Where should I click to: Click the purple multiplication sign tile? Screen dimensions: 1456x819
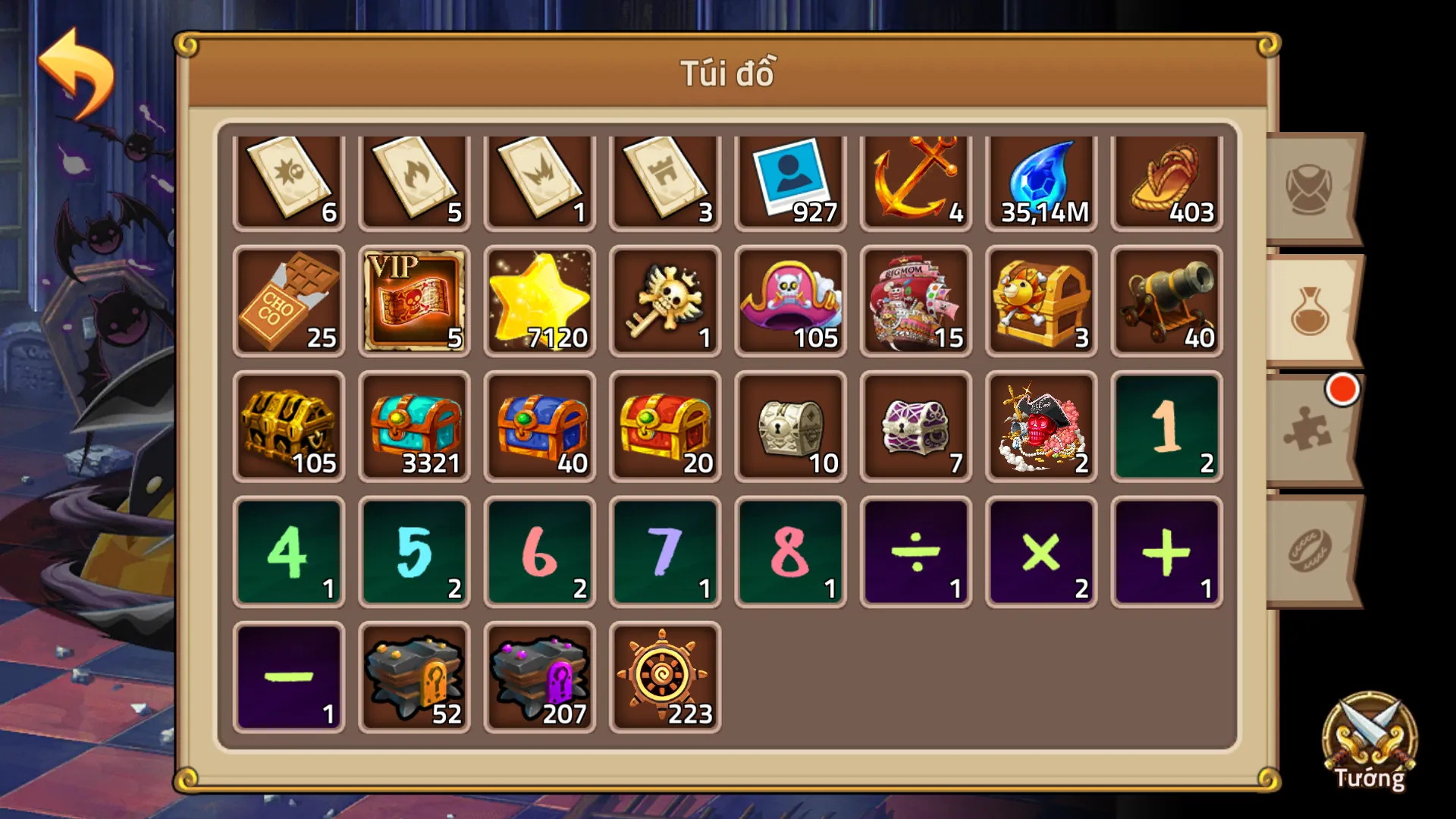pyautogui.click(x=1040, y=551)
